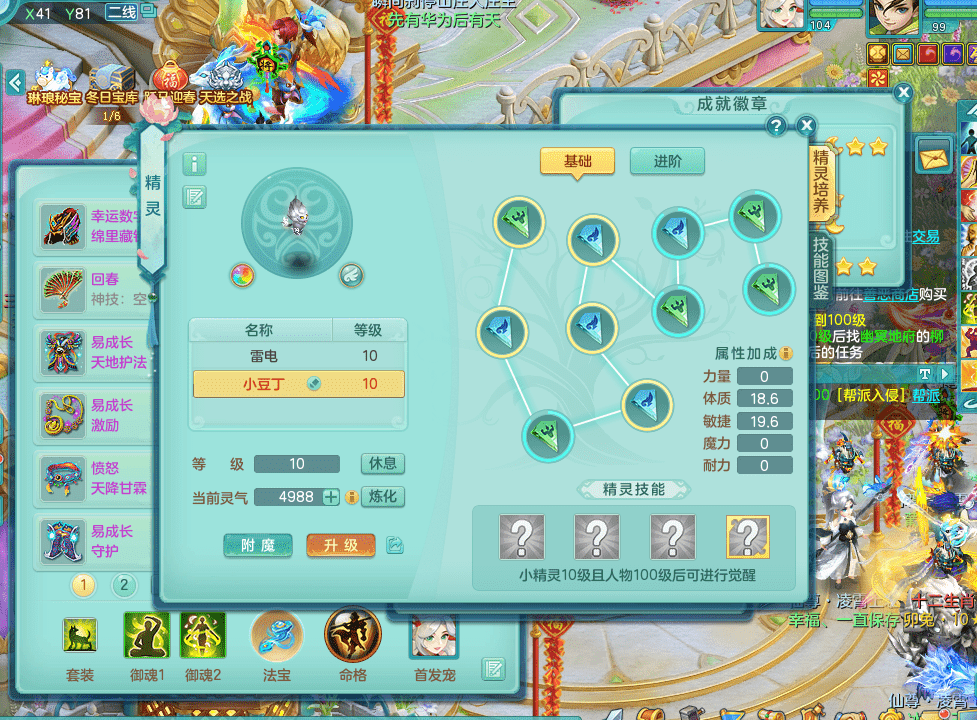Screen dimensions: 977x720
Task: Open the 技能图鉴 side tab
Action: pos(821,269)
